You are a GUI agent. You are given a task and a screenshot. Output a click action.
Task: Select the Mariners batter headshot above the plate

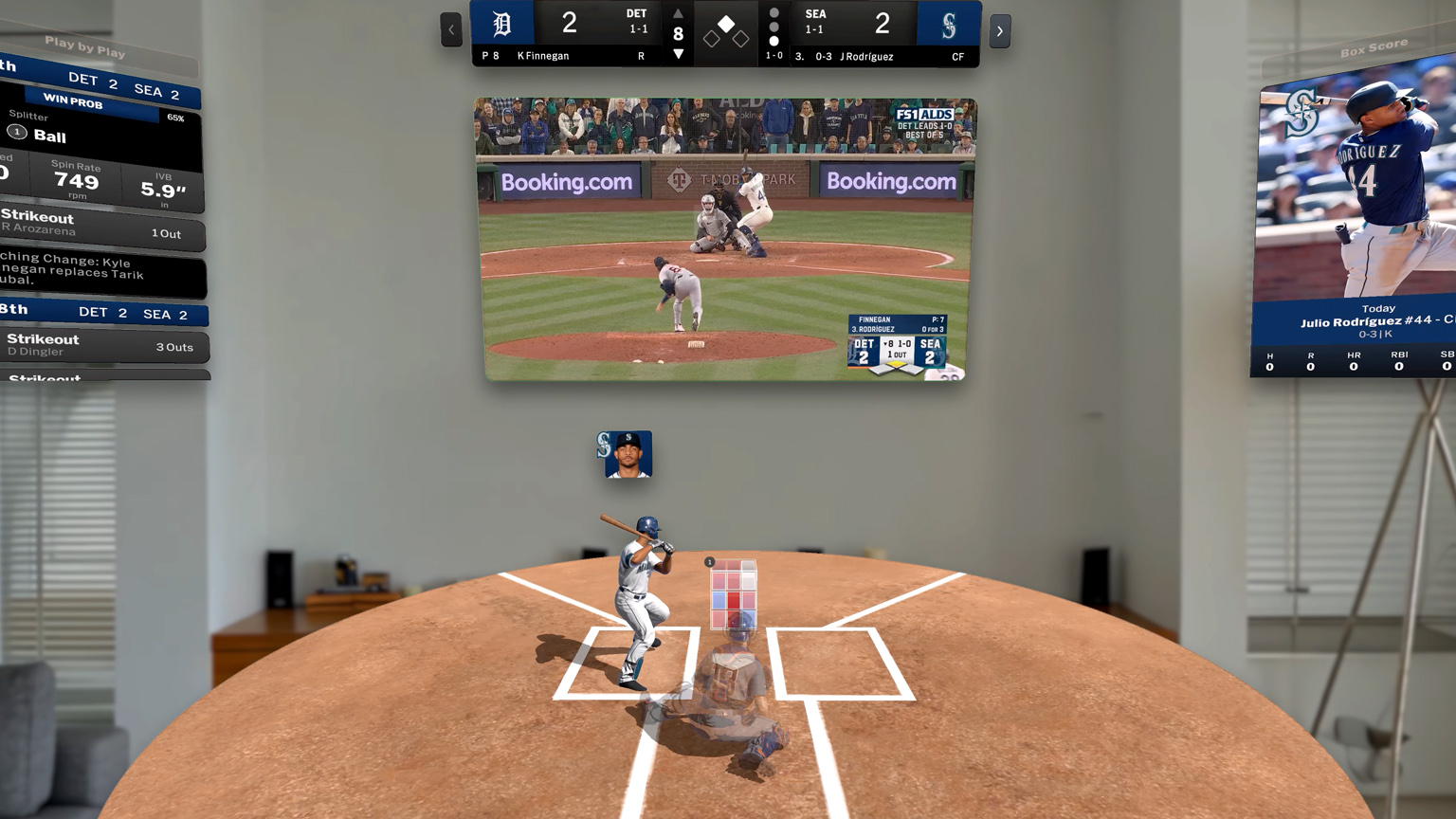click(625, 454)
